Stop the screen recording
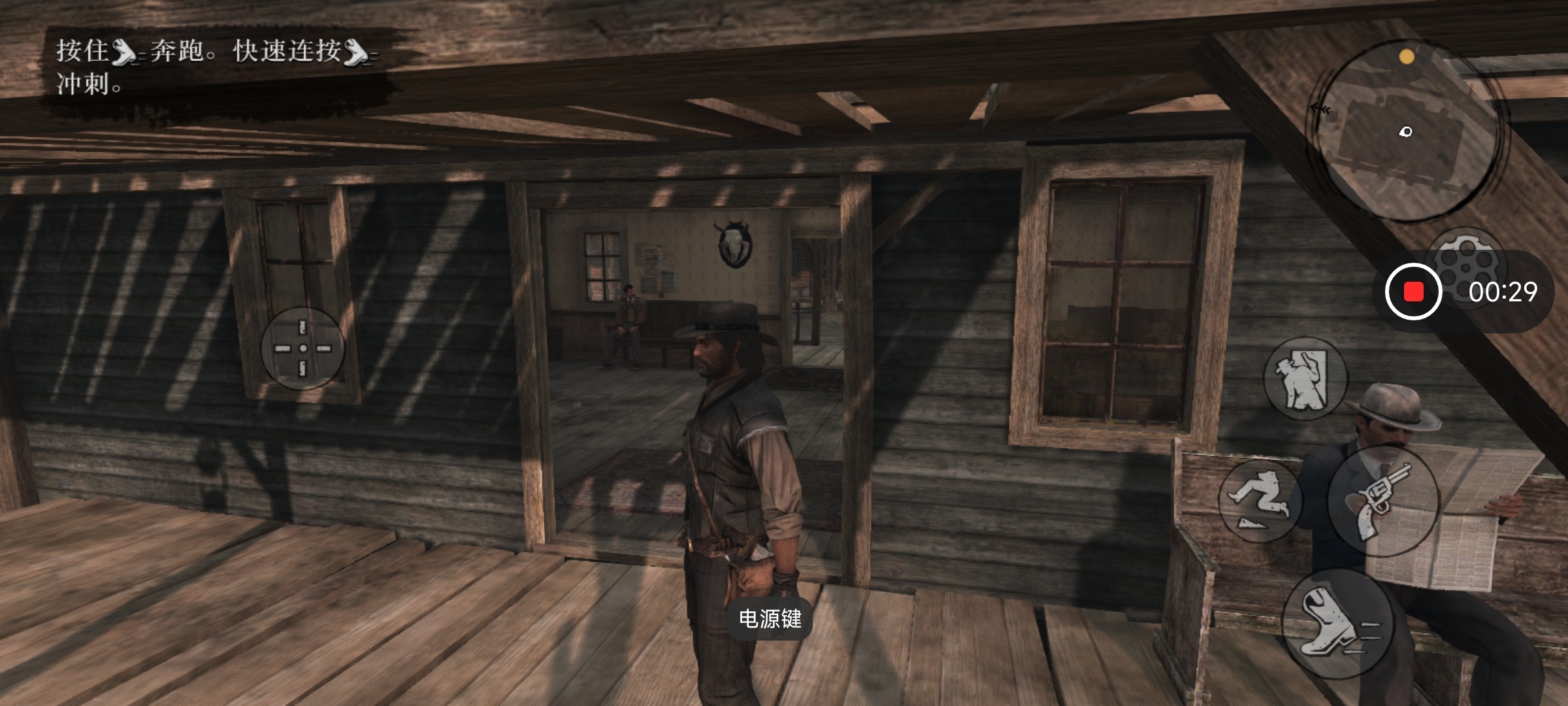 click(1413, 292)
